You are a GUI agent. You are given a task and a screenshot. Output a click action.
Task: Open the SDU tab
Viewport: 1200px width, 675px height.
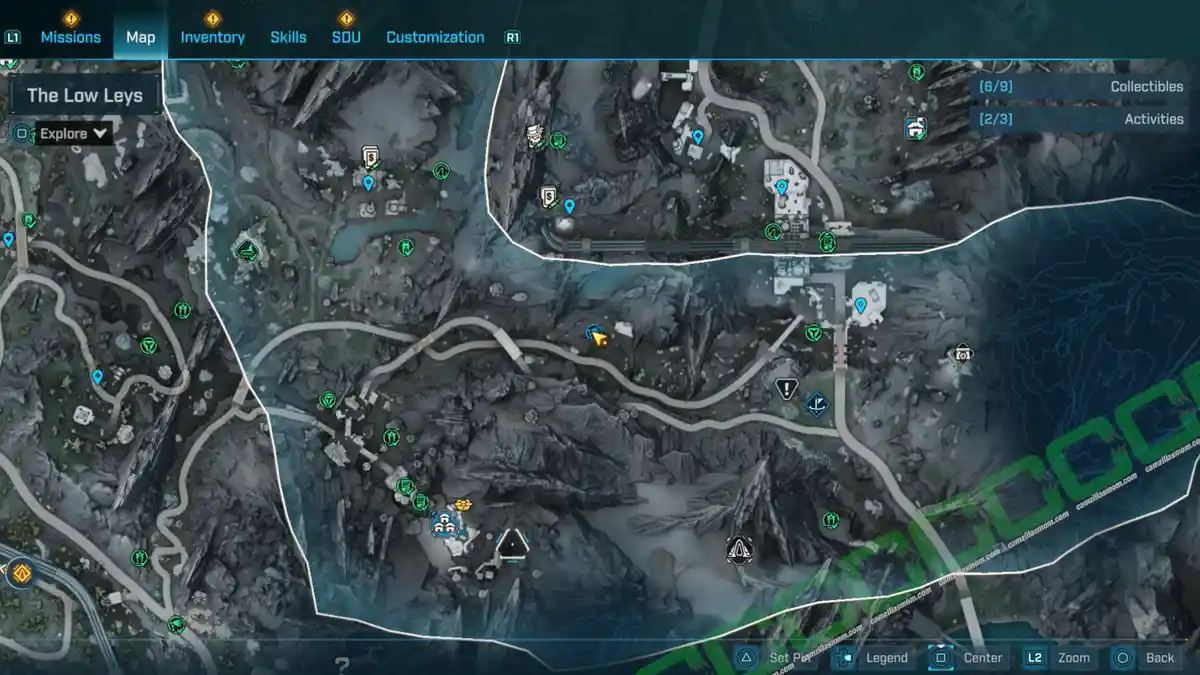pyautogui.click(x=346, y=37)
